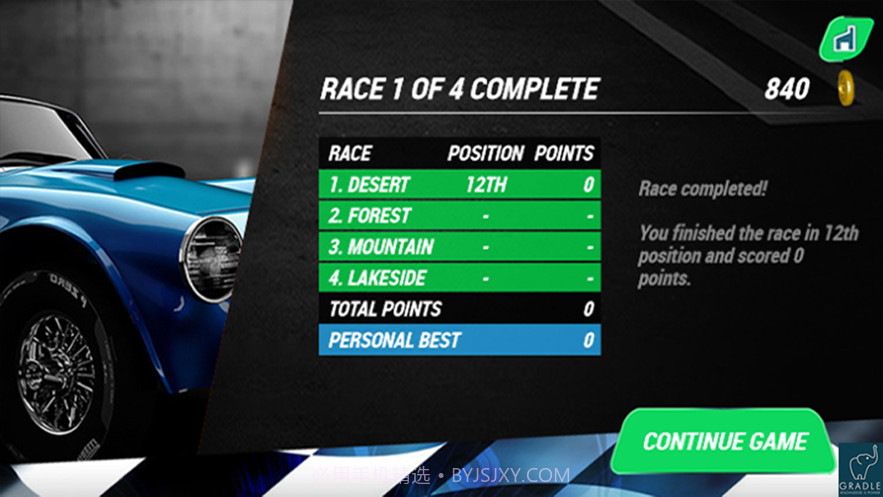Select the Forest race row
This screenshot has height=497, width=883.
tap(460, 215)
